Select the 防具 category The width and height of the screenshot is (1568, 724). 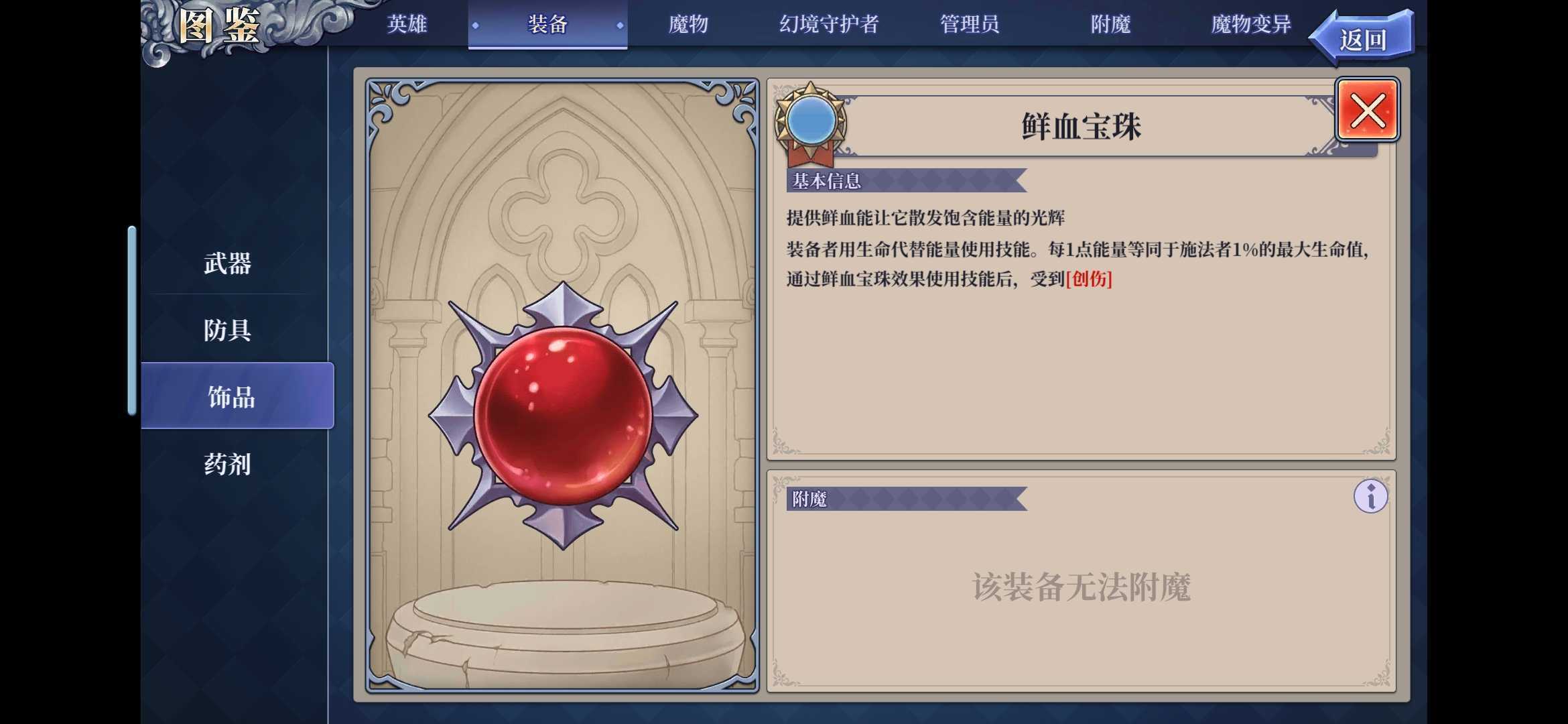pyautogui.click(x=226, y=330)
